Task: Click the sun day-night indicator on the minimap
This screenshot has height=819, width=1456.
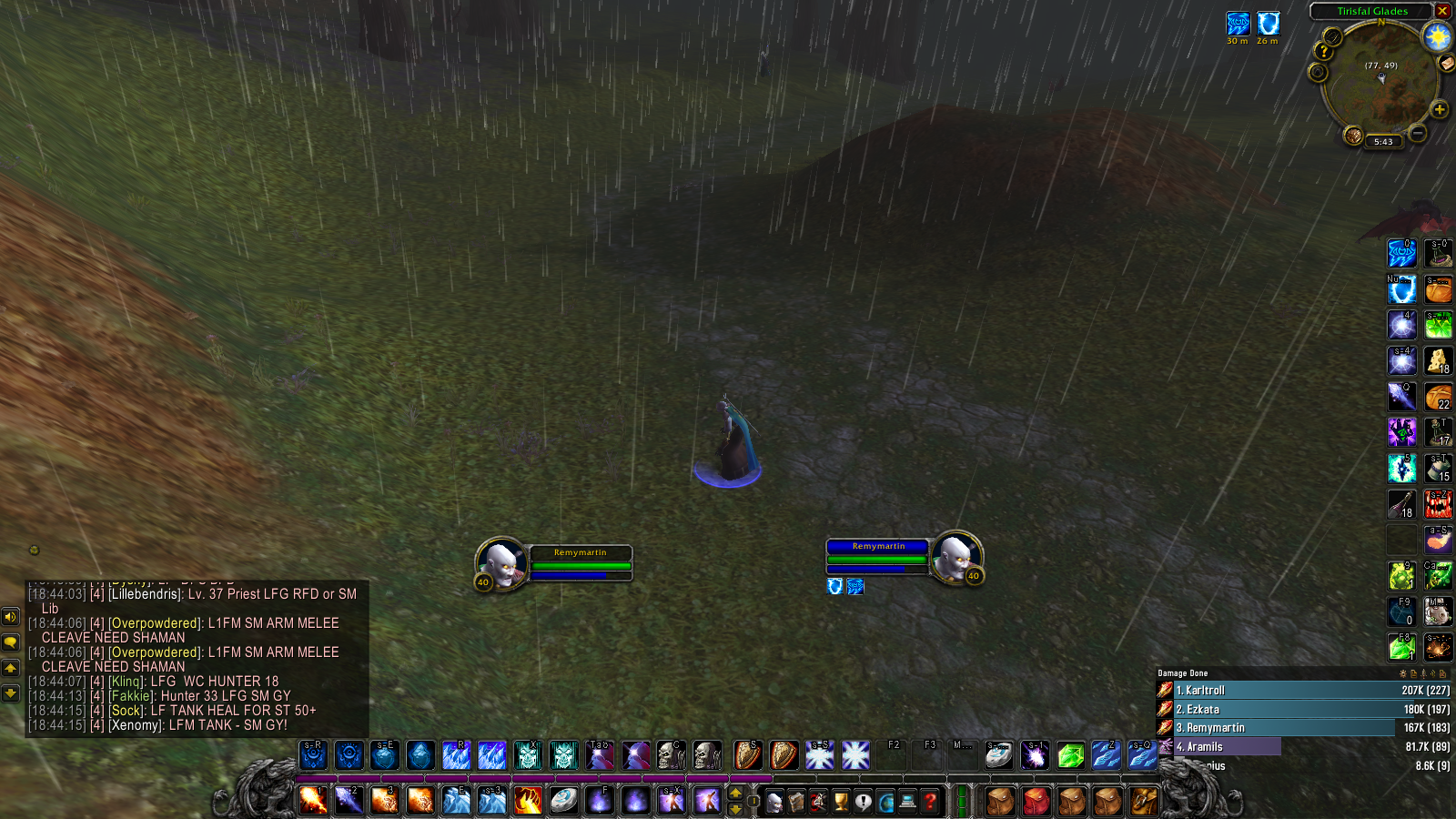Action: pyautogui.click(x=1438, y=37)
